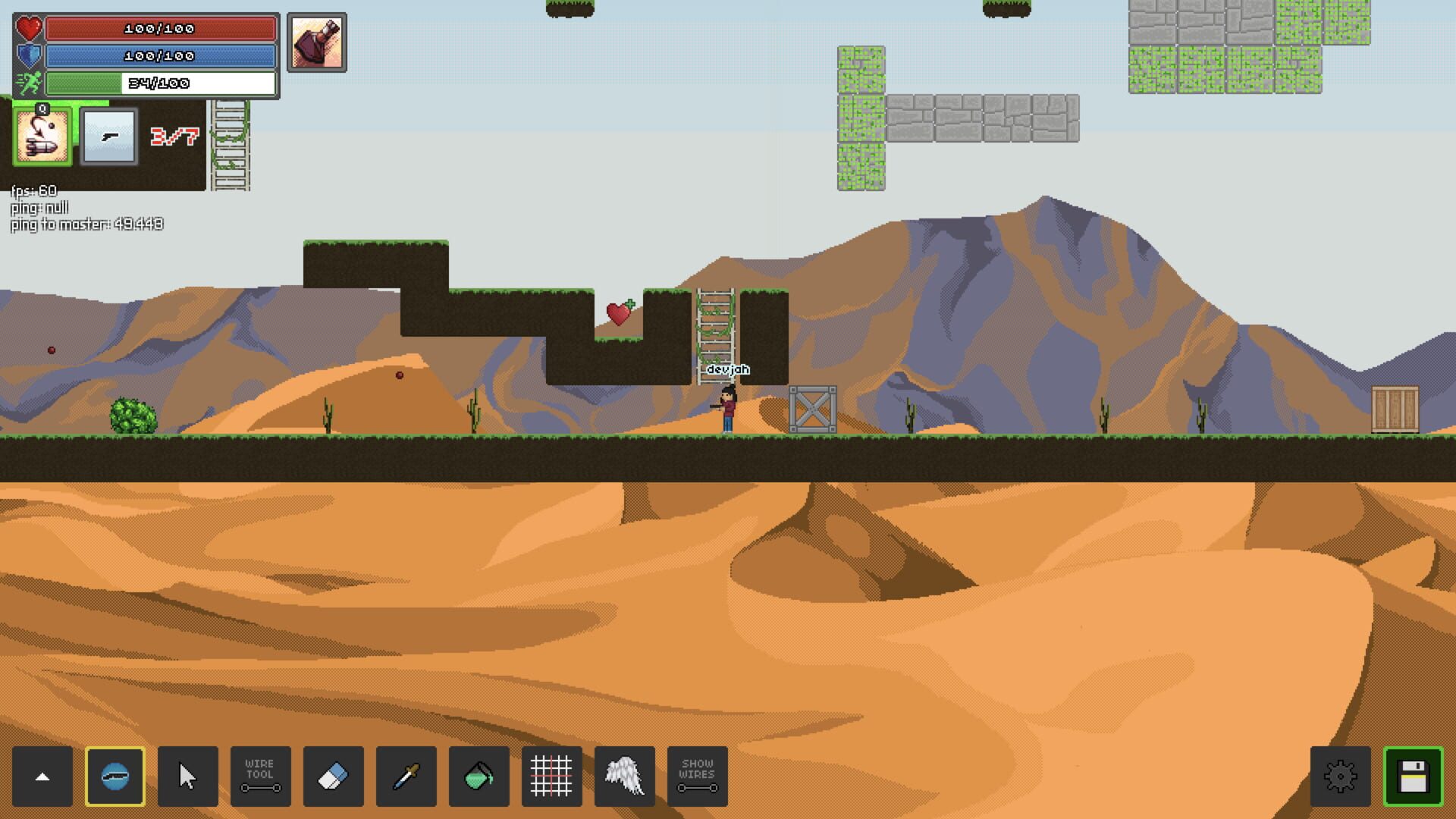This screenshot has height=819, width=1456.
Task: Toggle the grid overlay tool
Action: click(551, 776)
